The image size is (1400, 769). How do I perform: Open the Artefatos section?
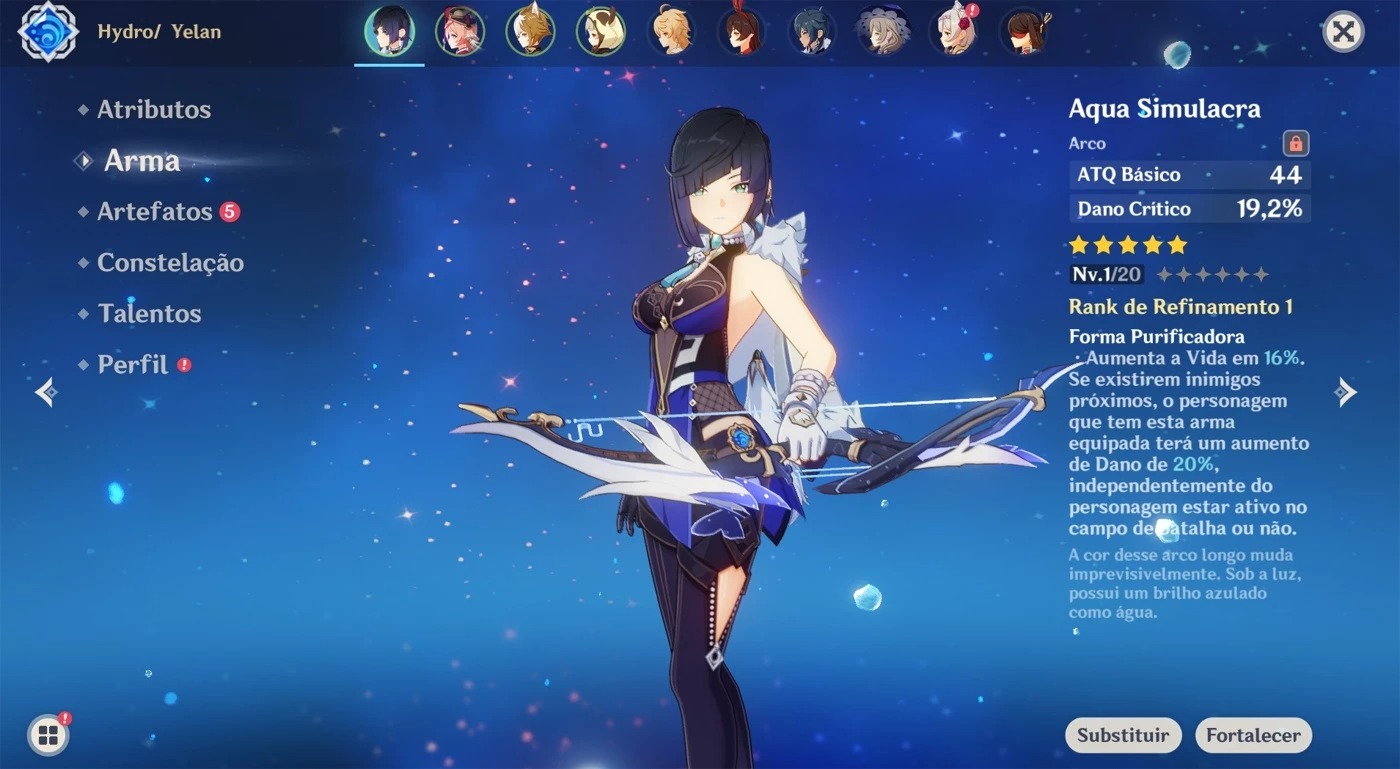[154, 212]
